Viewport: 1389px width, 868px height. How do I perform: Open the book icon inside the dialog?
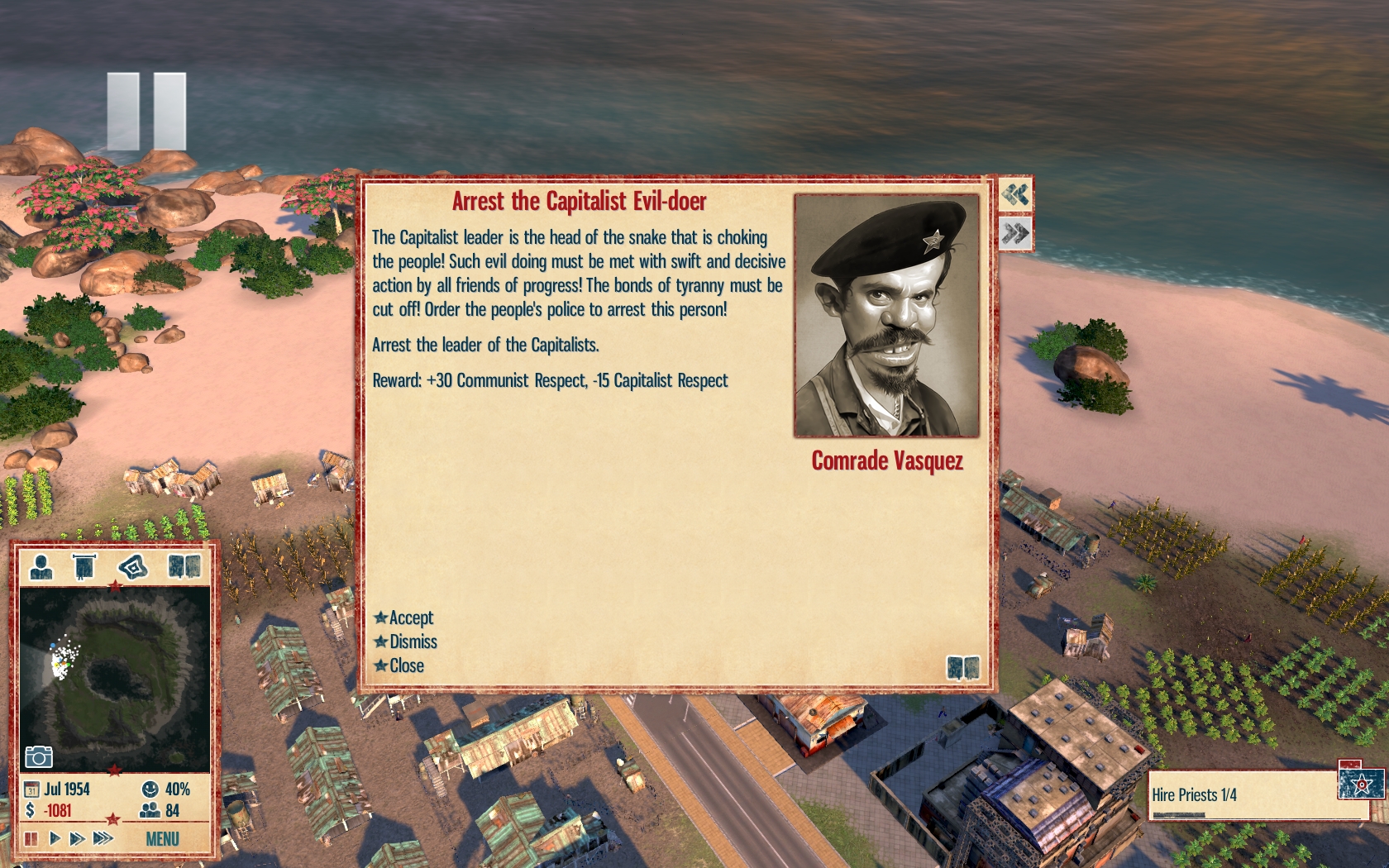click(963, 667)
